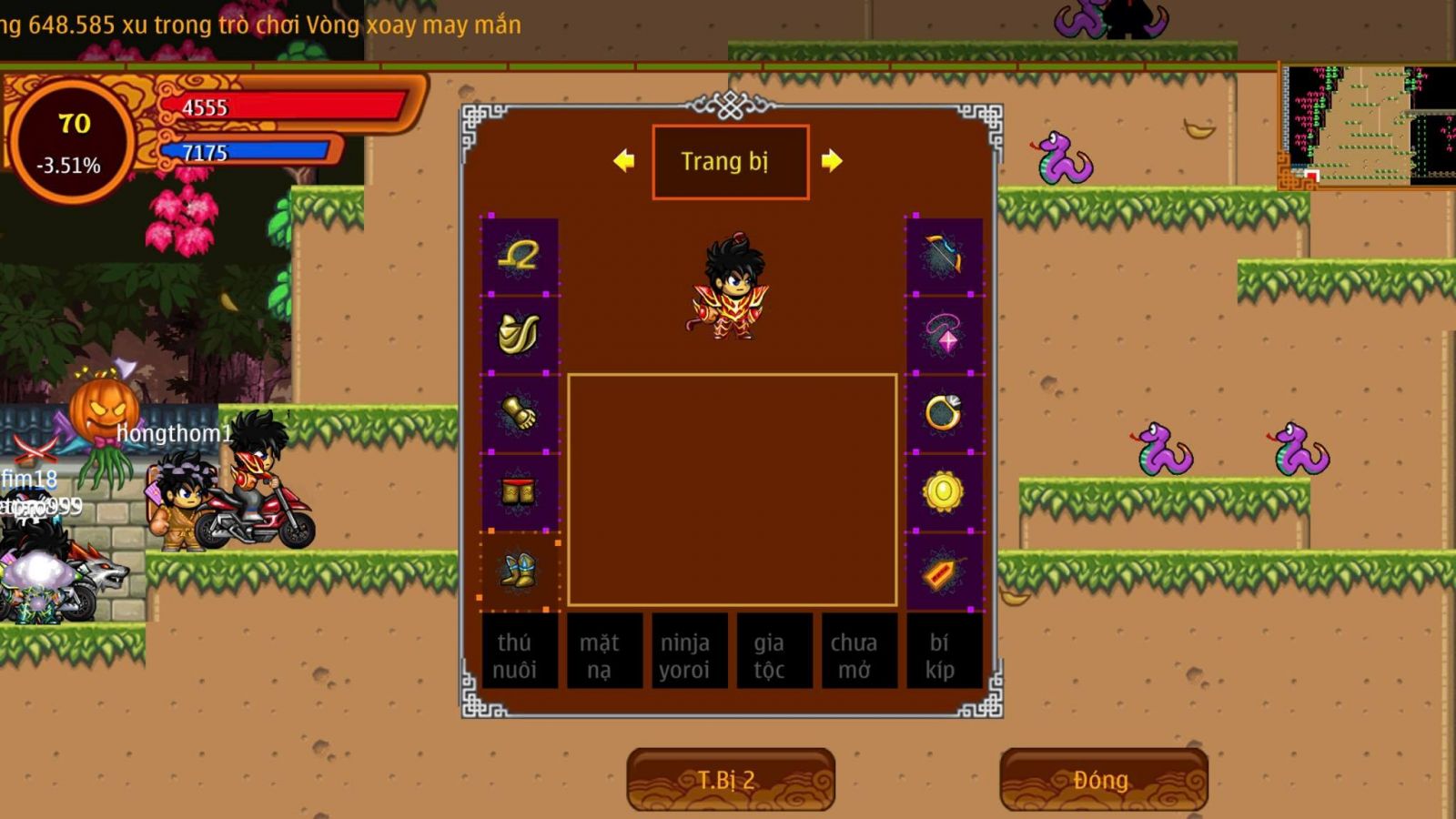This screenshot has width=1456, height=819.
Task: Select the Trang bị tab header
Action: coord(730,162)
